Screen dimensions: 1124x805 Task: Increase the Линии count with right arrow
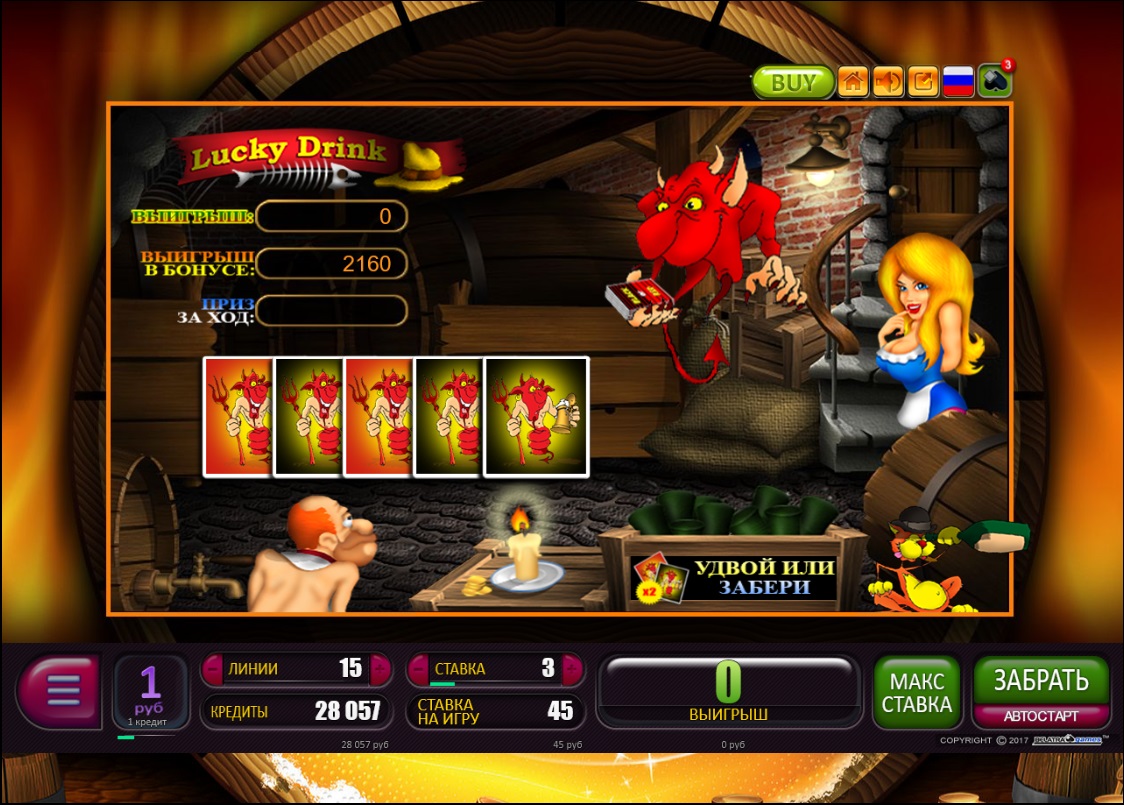pos(380,669)
